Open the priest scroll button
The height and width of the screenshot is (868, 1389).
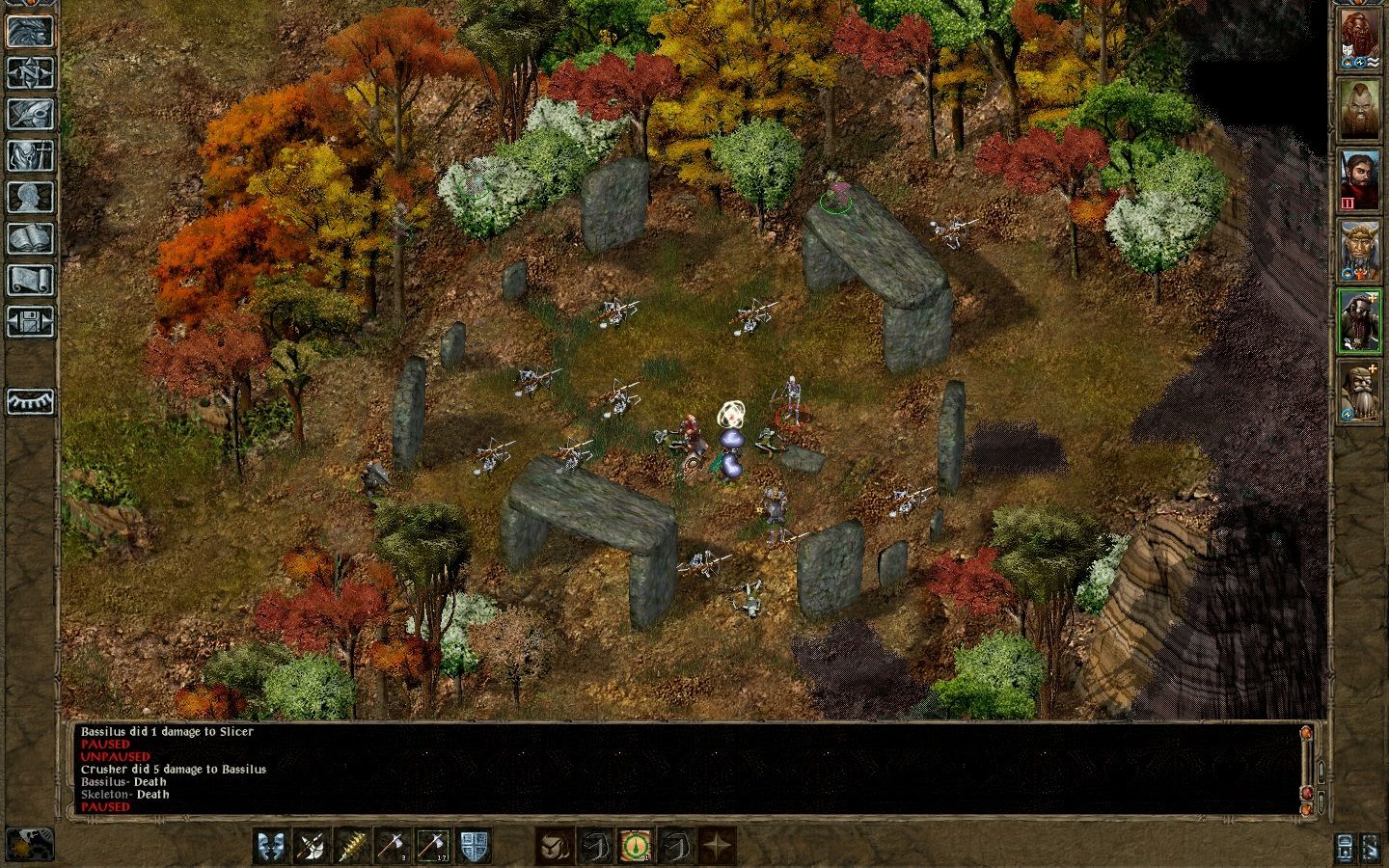click(x=30, y=280)
